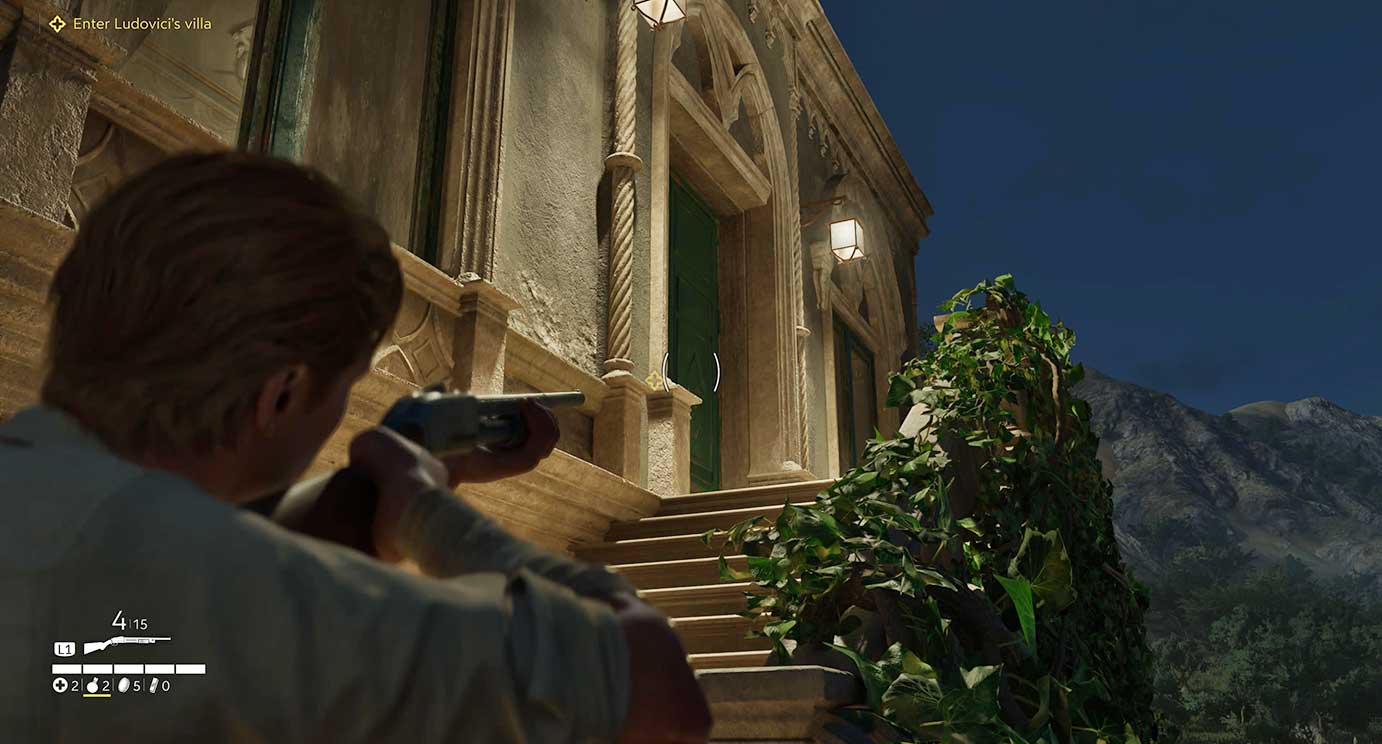Image resolution: width=1382 pixels, height=744 pixels.
Task: Use the medkit cross icon
Action: click(60, 686)
